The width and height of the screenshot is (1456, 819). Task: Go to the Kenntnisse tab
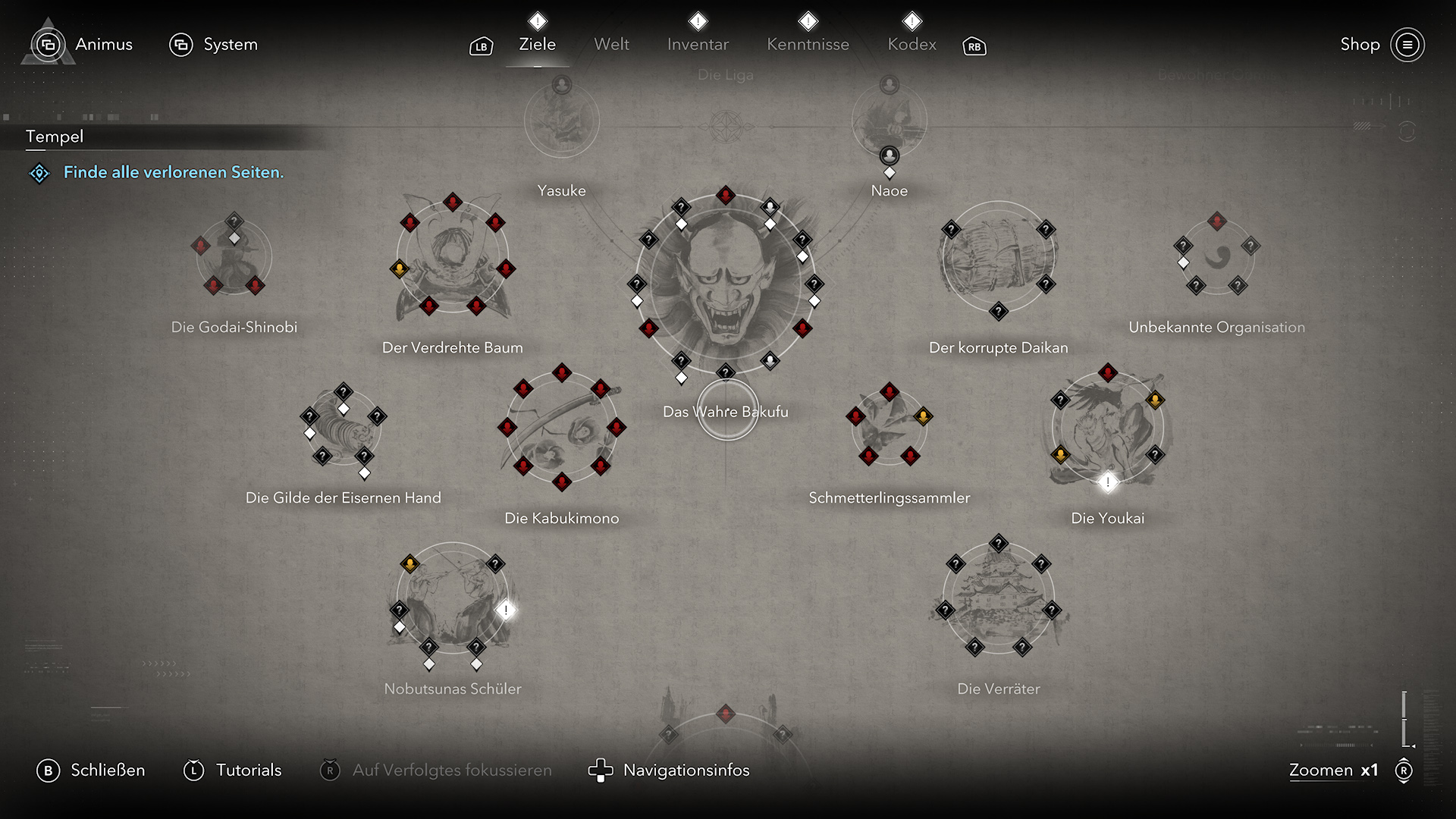pos(808,44)
